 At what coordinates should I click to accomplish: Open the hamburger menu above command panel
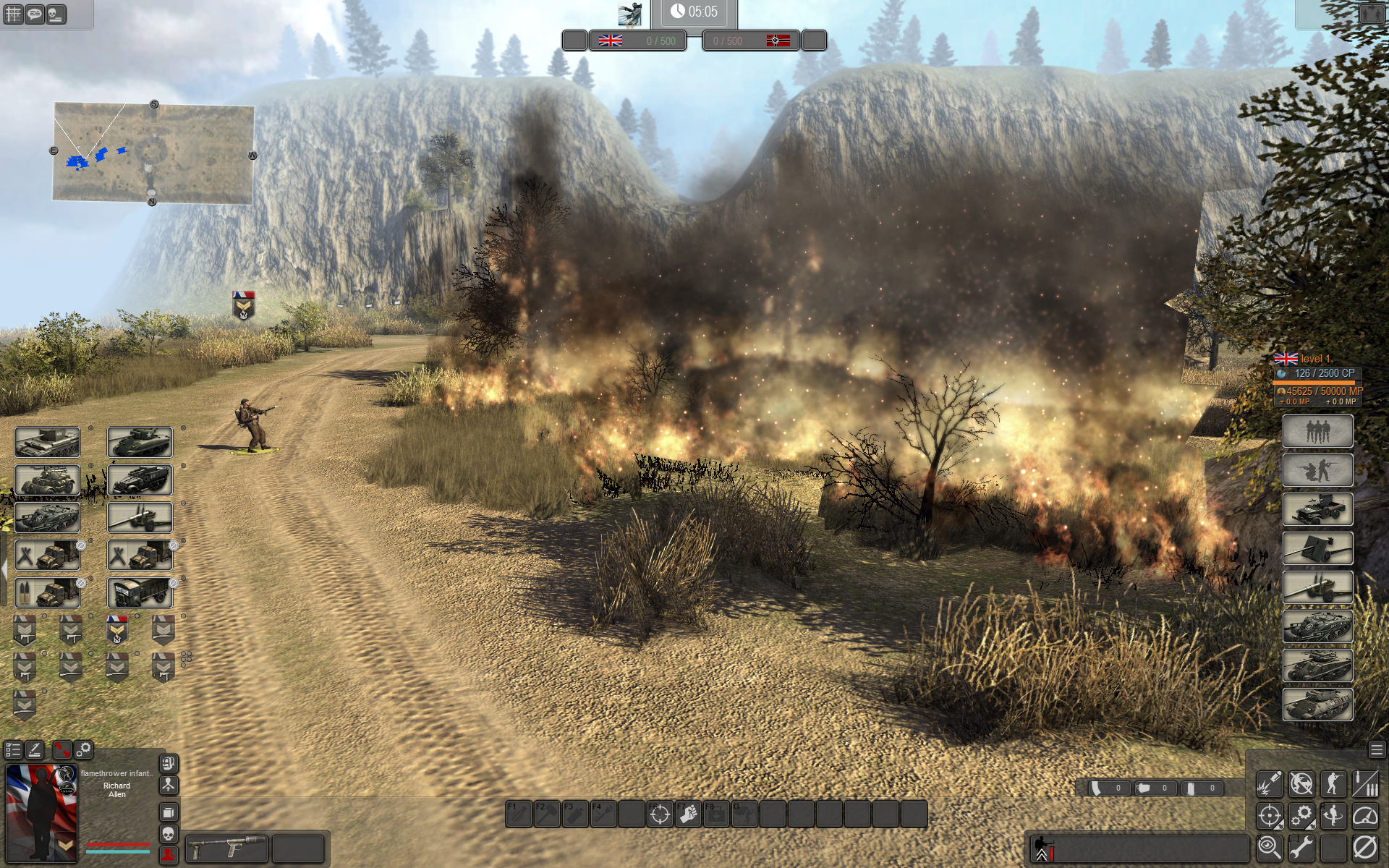point(1376,749)
